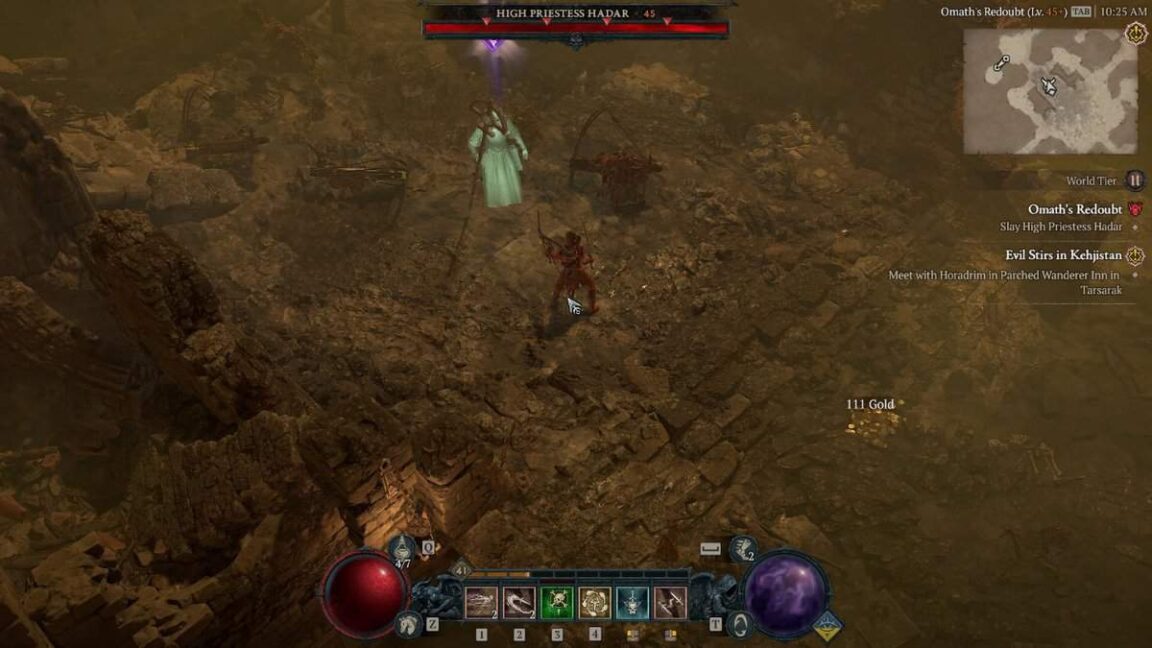Viewport: 1152px width, 648px height.
Task: Open the town portal icon
Action: click(x=740, y=625)
